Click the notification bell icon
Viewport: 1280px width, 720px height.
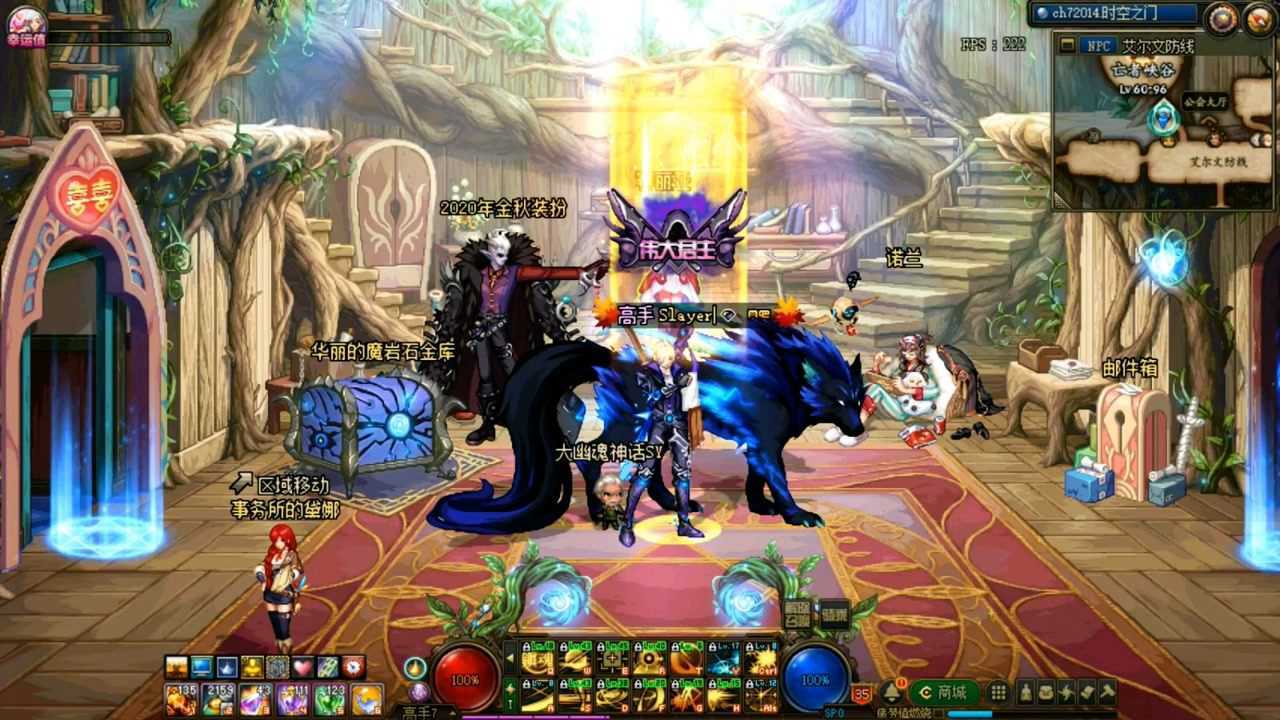pos(889,691)
